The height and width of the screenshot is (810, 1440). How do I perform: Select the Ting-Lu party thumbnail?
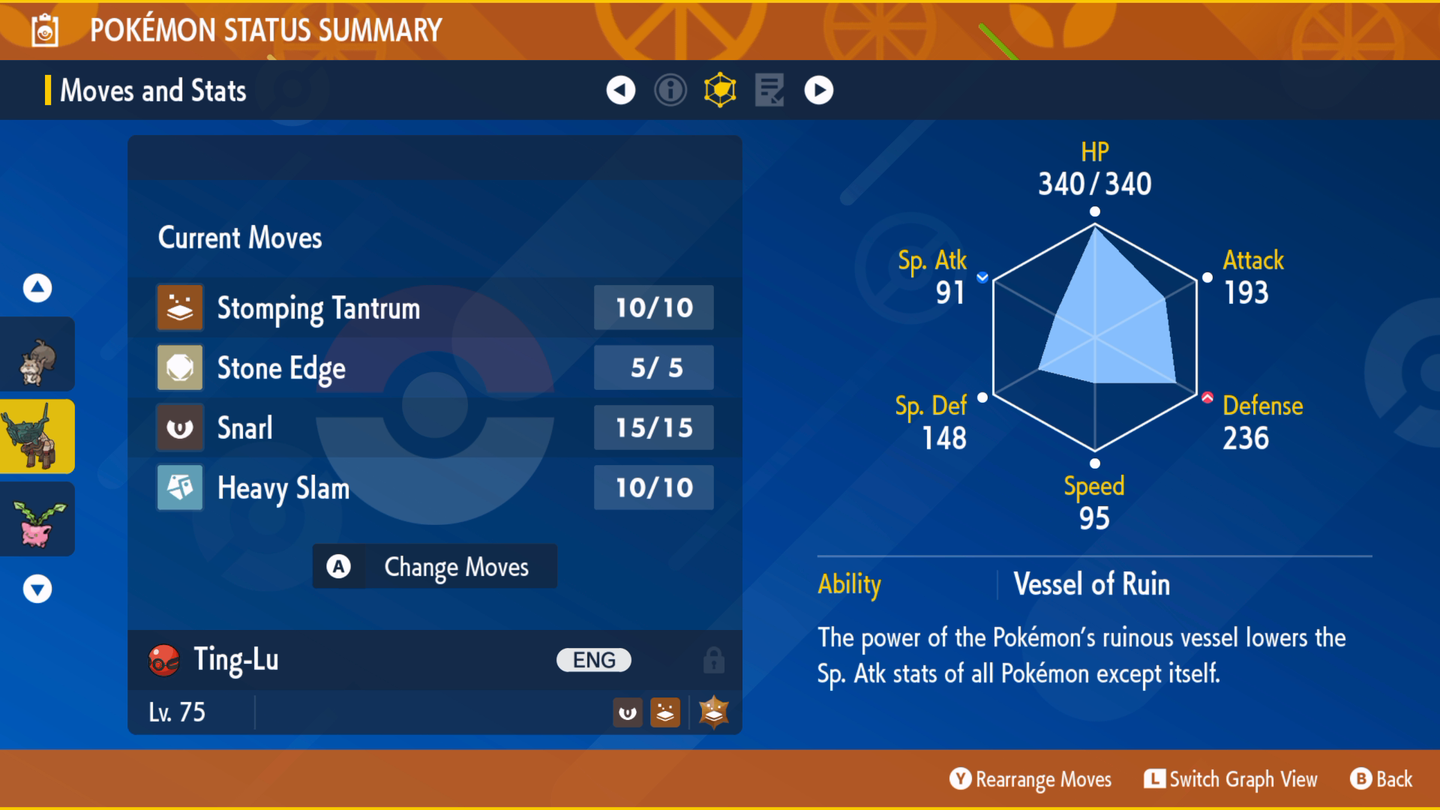point(38,437)
